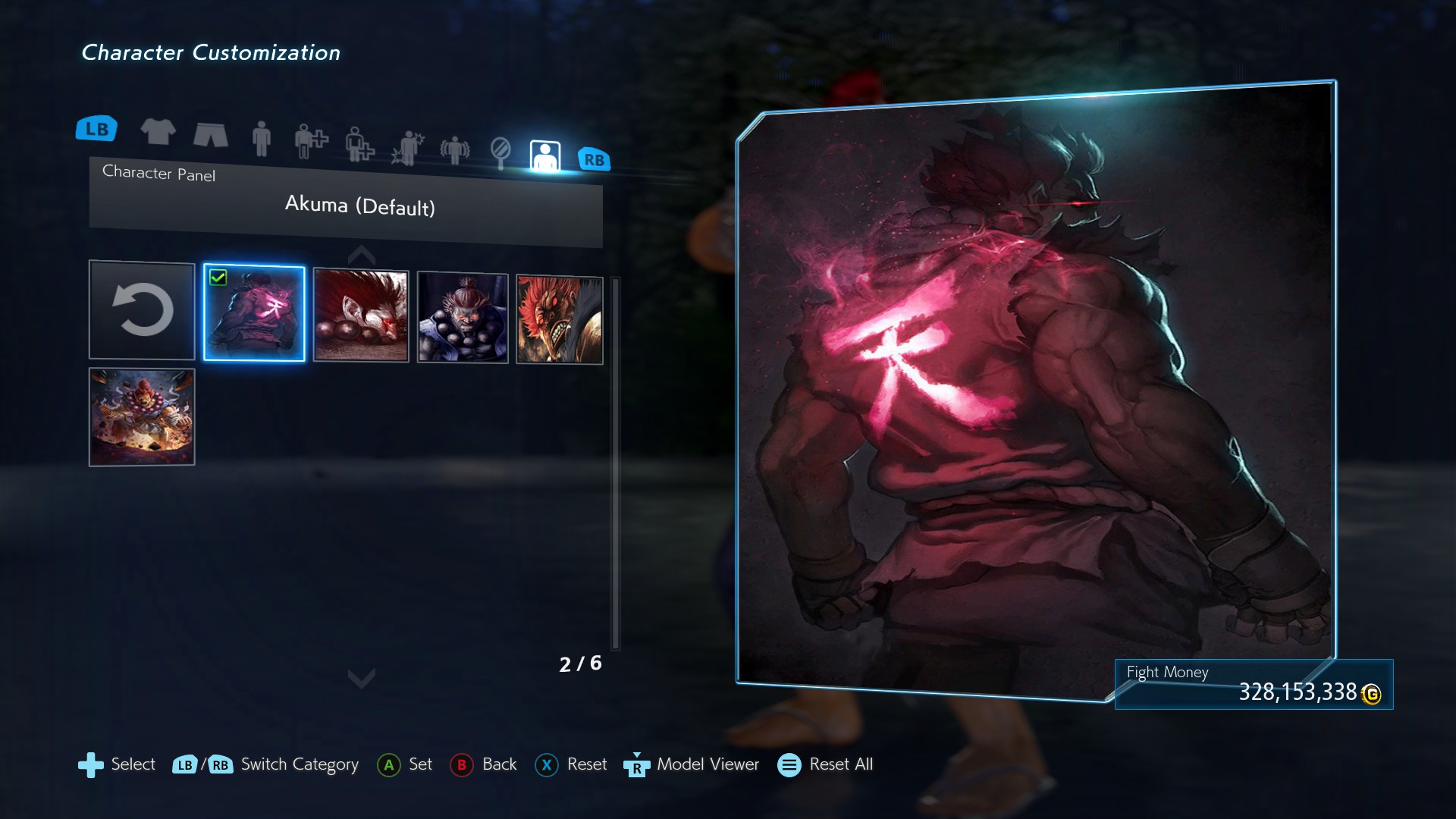The height and width of the screenshot is (819, 1456).
Task: Click the green checkmark on equipped panel
Action: pos(219,278)
